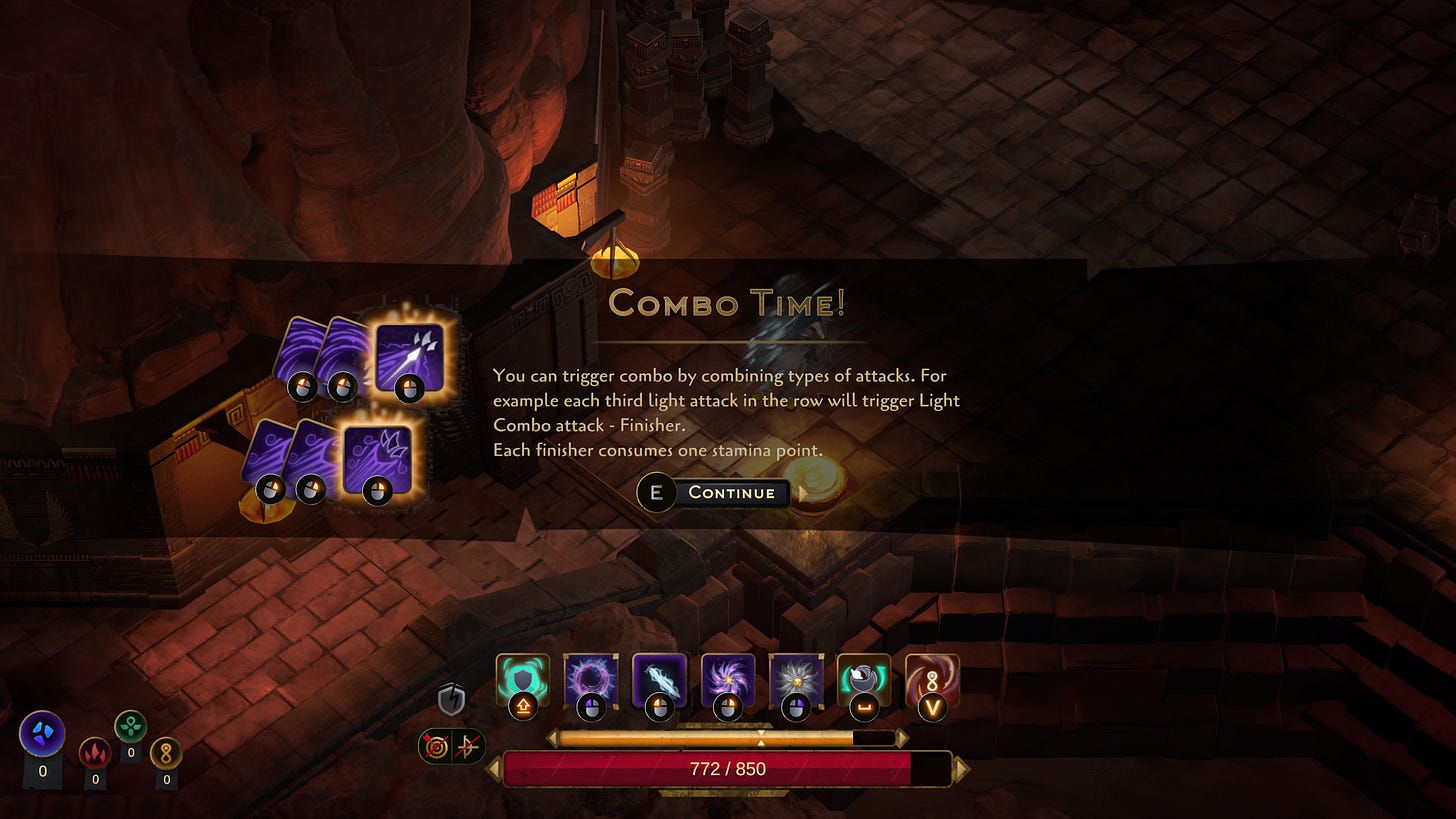This screenshot has height=819, width=1456.
Task: Open the green leaf resource icon
Action: [x=131, y=726]
